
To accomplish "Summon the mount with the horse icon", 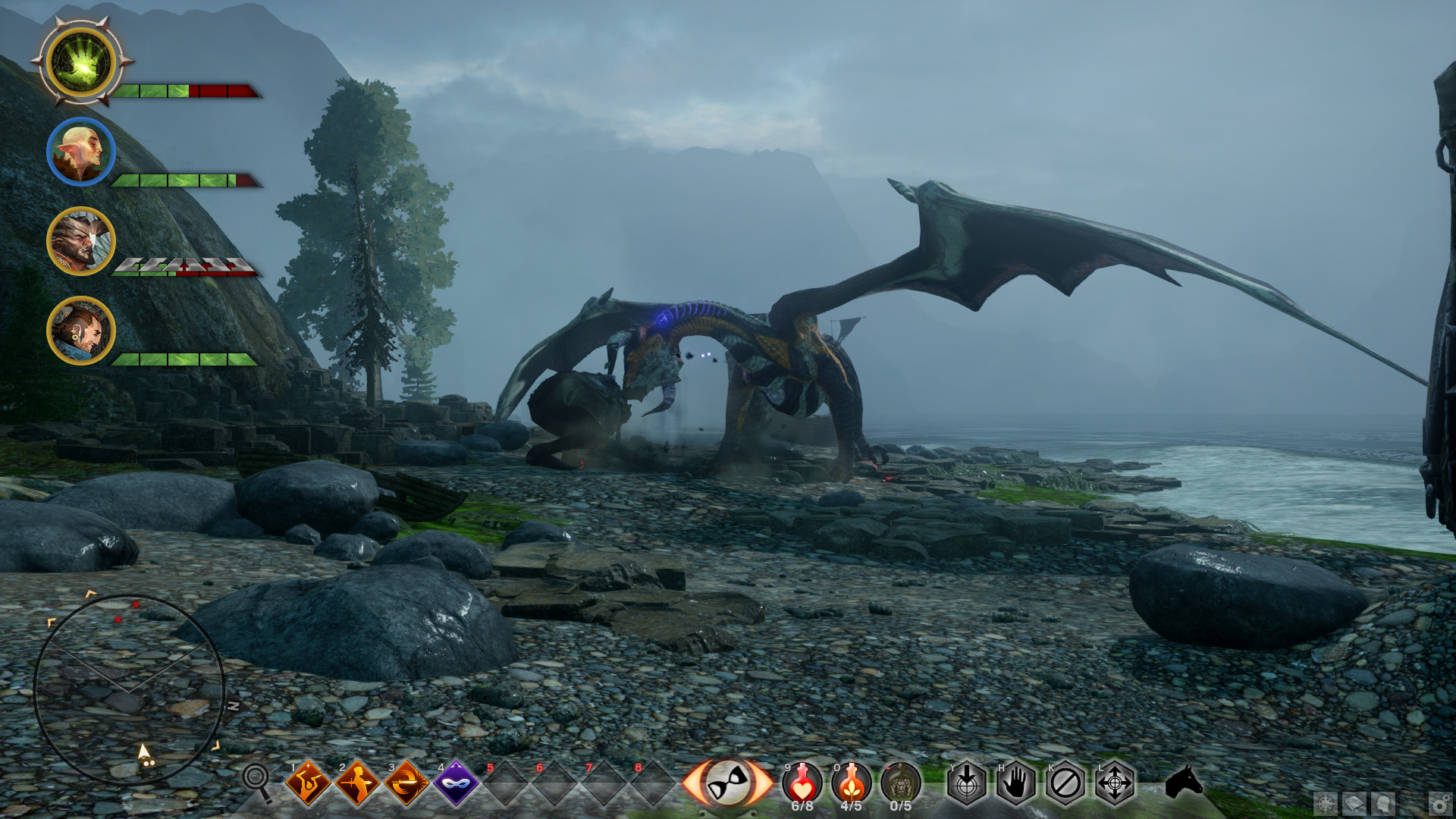I will [1184, 781].
